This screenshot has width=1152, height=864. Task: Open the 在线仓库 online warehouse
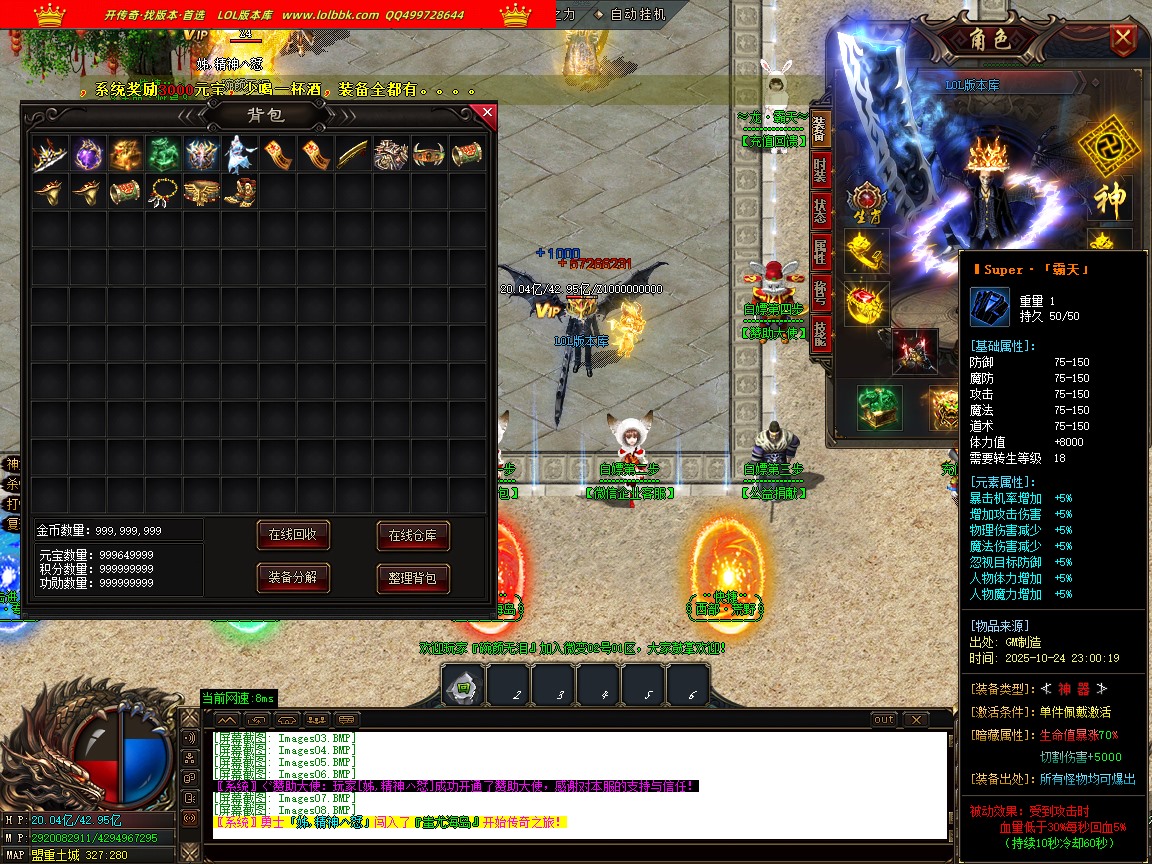pyautogui.click(x=412, y=536)
